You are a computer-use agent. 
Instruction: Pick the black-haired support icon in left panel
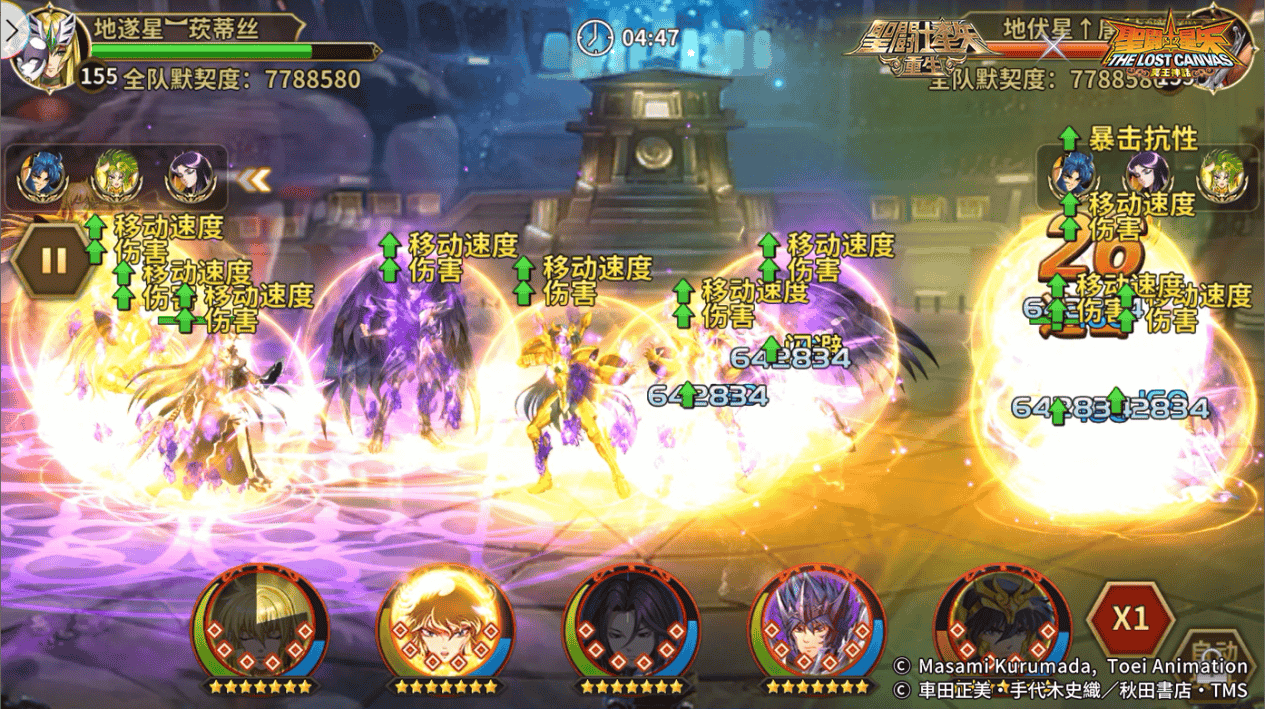click(x=189, y=177)
